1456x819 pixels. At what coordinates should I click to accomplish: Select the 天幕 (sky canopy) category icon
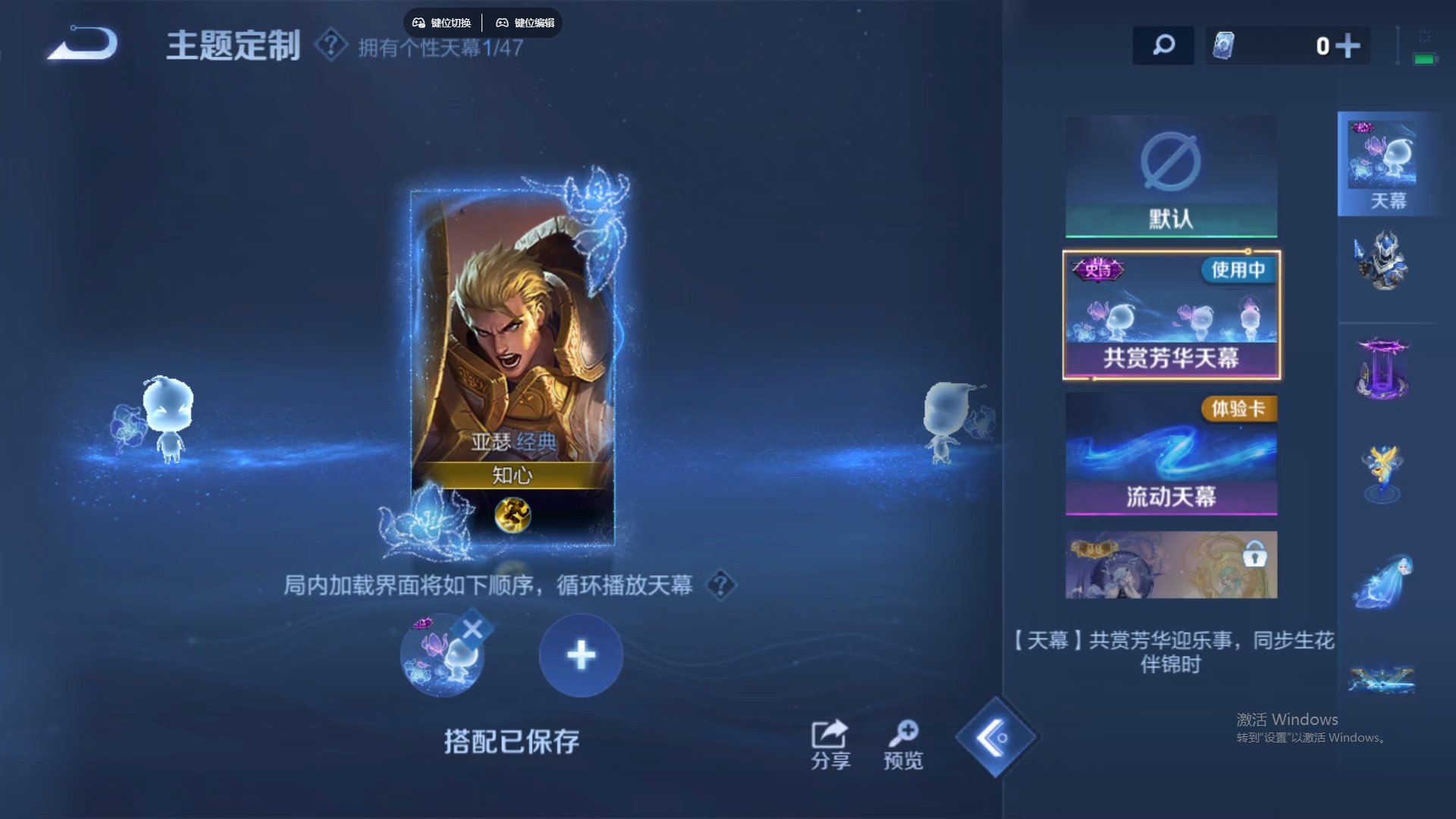1385,163
